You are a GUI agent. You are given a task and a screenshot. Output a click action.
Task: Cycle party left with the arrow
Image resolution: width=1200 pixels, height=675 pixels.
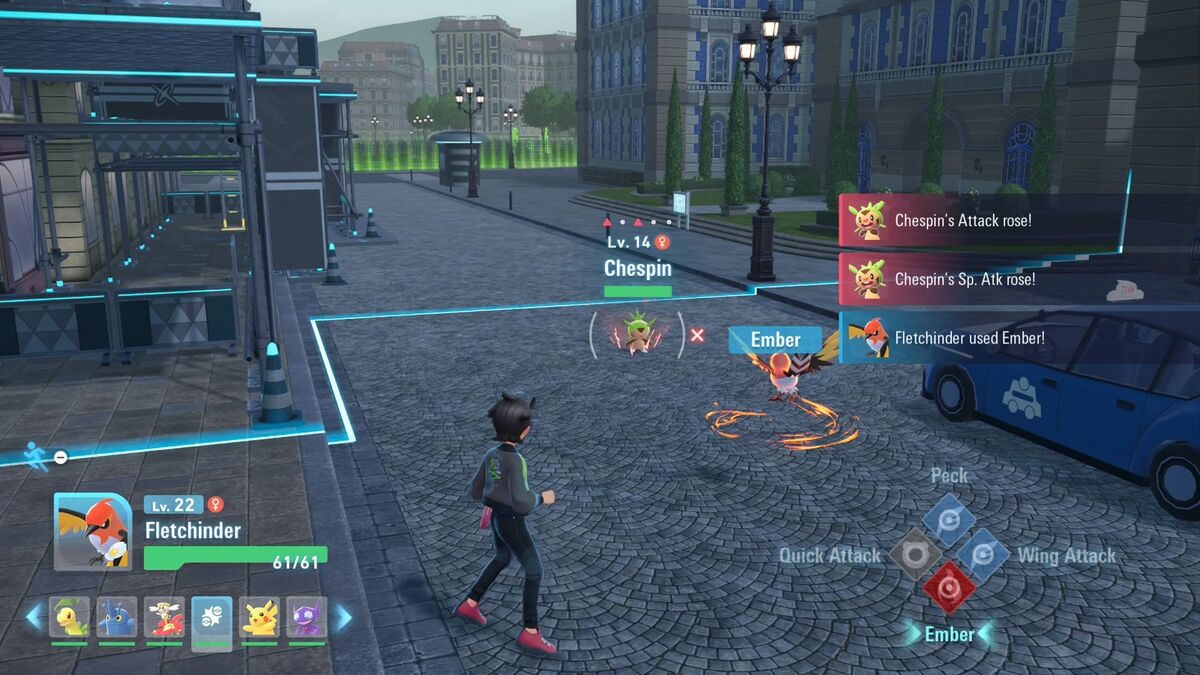point(35,617)
